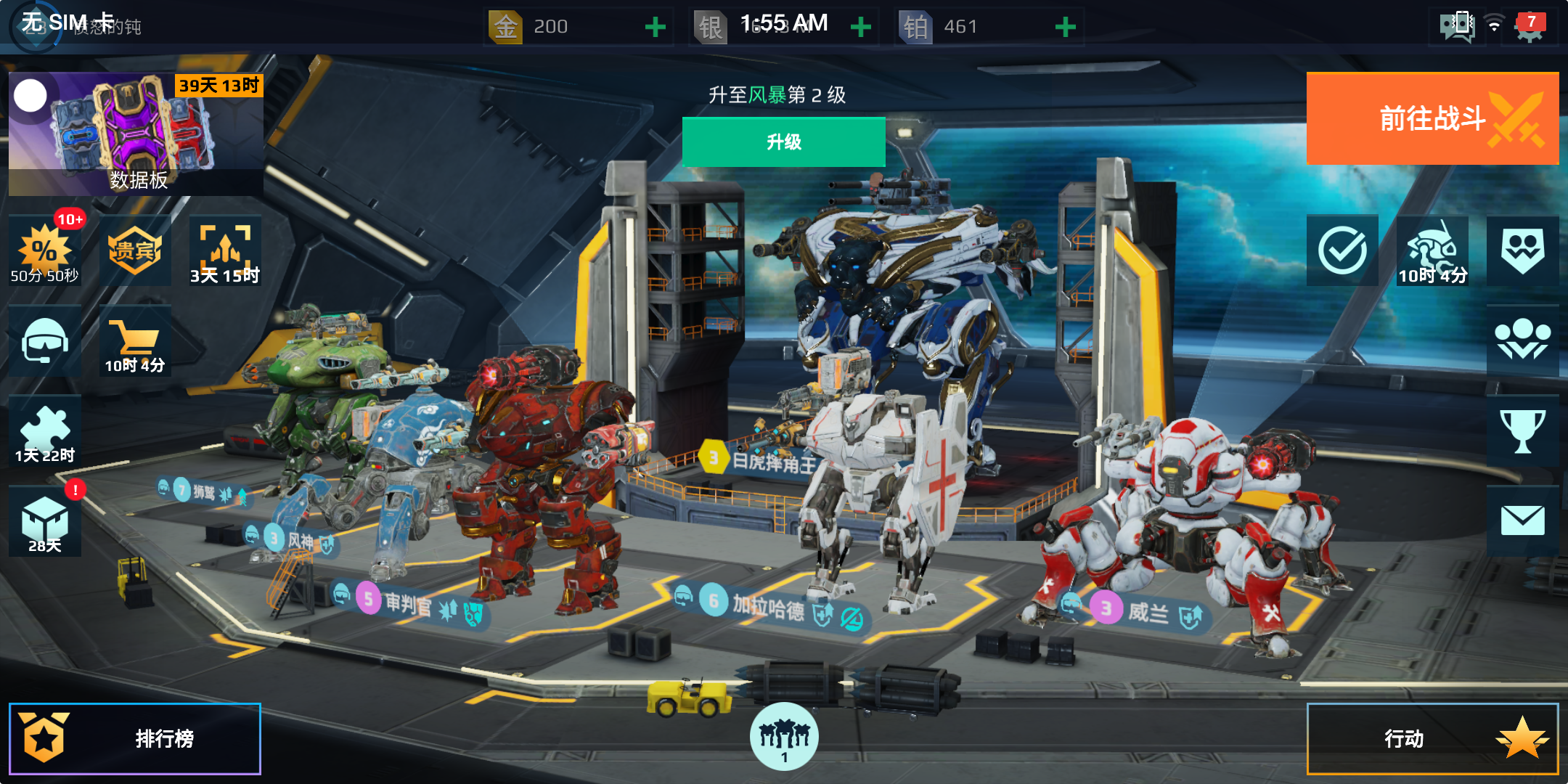Viewport: 1568px width, 784px height.
Task: Select the 加拉哈德 robot label
Action: (x=768, y=605)
